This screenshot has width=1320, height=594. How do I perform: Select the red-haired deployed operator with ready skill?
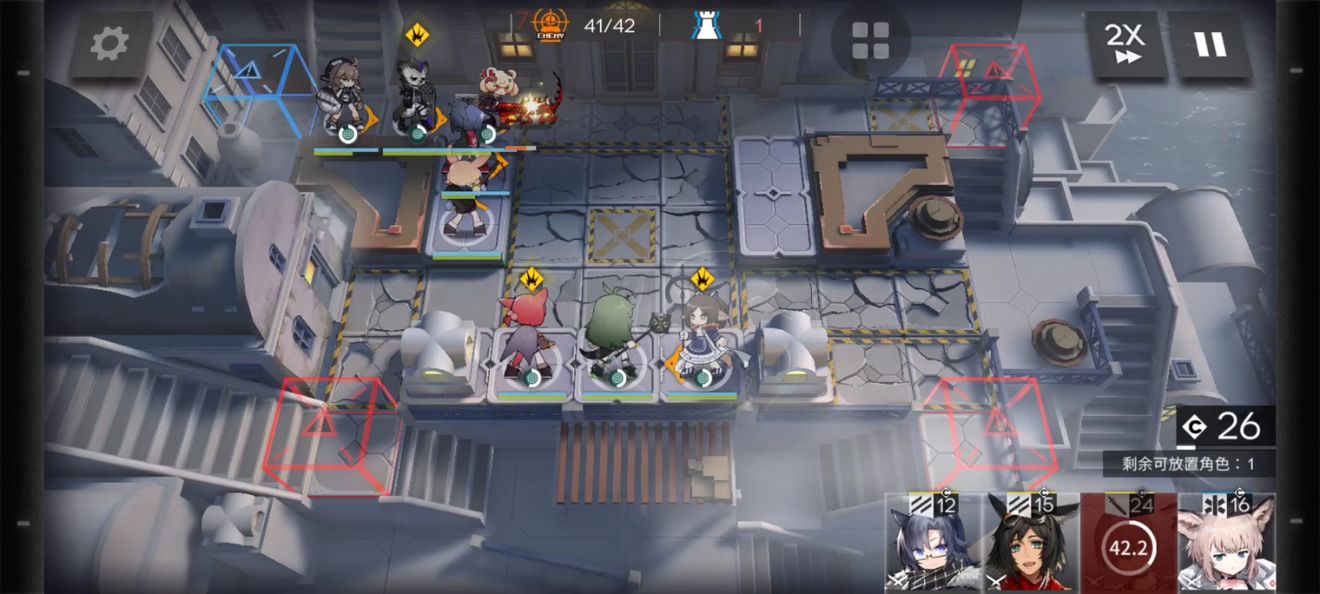[x=526, y=338]
